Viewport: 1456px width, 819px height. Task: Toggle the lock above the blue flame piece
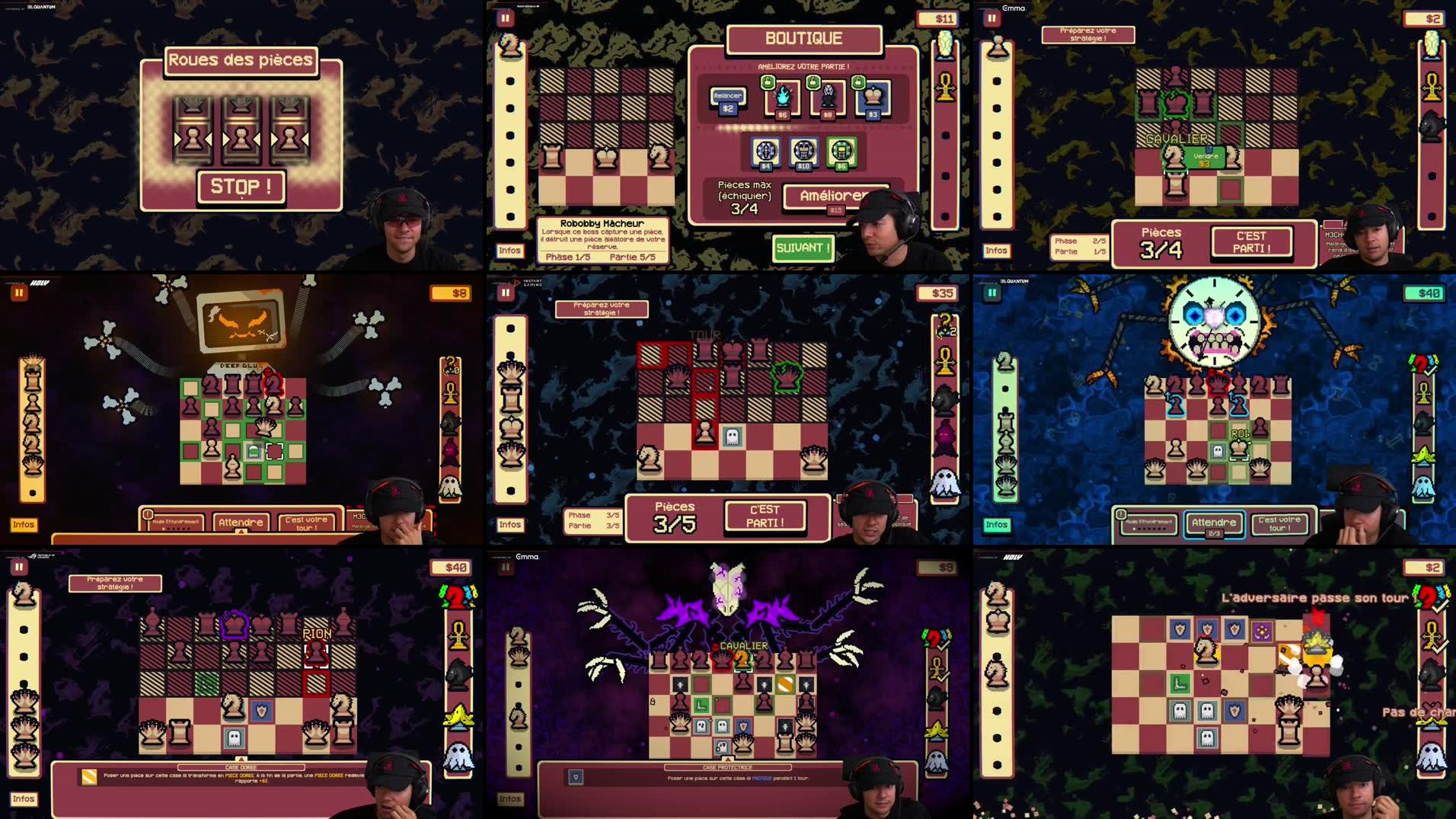pos(768,82)
